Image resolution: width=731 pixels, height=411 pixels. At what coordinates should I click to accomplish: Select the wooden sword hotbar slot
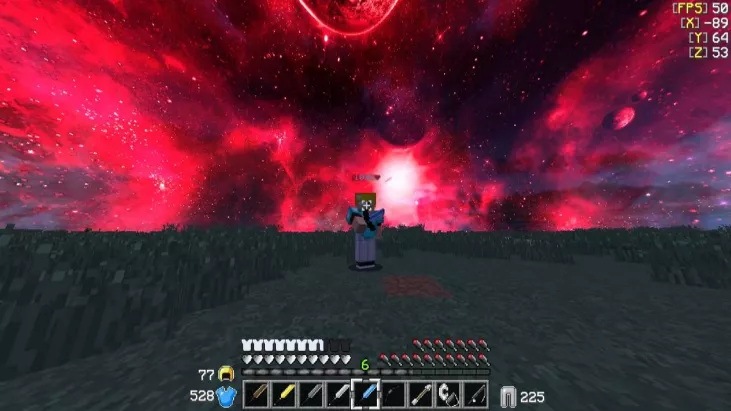256,395
